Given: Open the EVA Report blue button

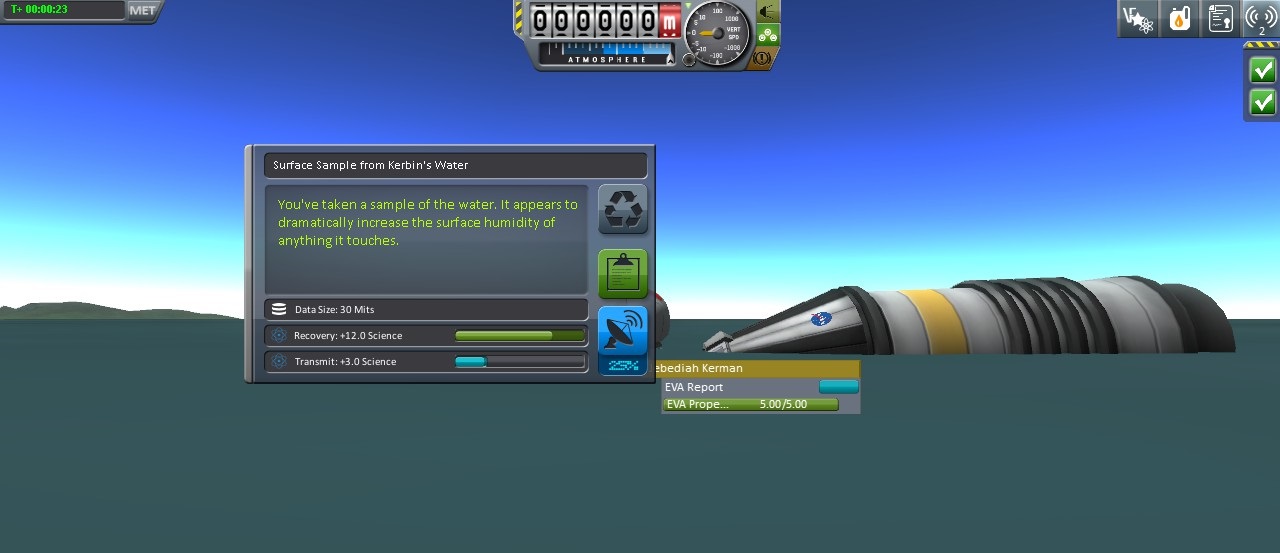Looking at the screenshot, I should [x=838, y=387].
